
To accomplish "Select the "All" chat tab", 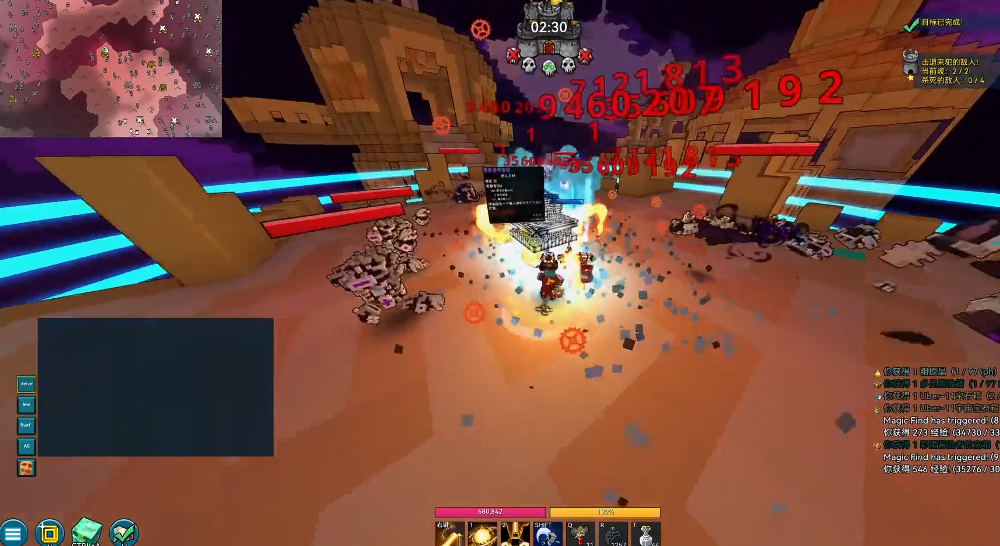I will pyautogui.click(x=27, y=446).
